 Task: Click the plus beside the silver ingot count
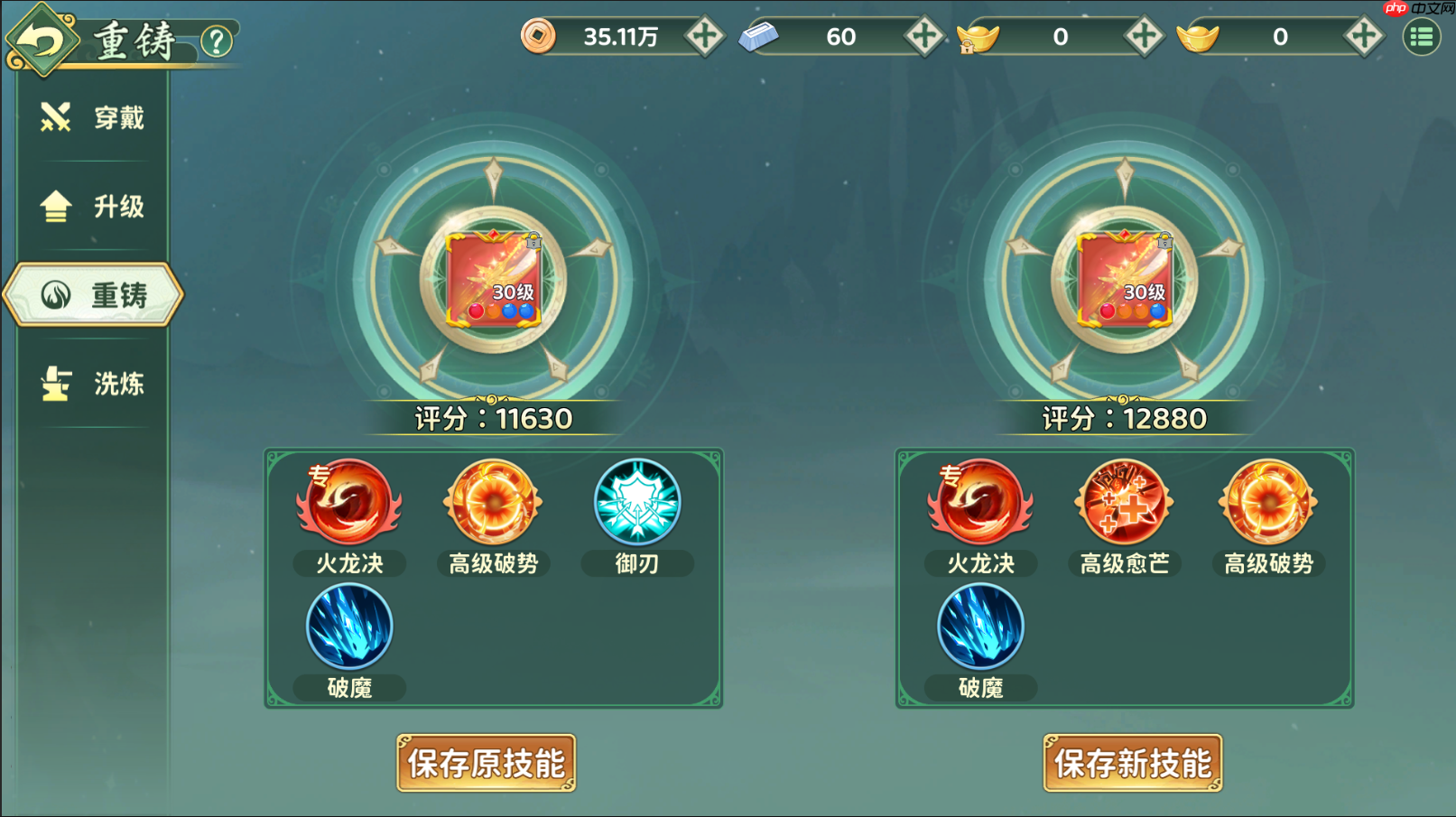pyautogui.click(x=923, y=36)
